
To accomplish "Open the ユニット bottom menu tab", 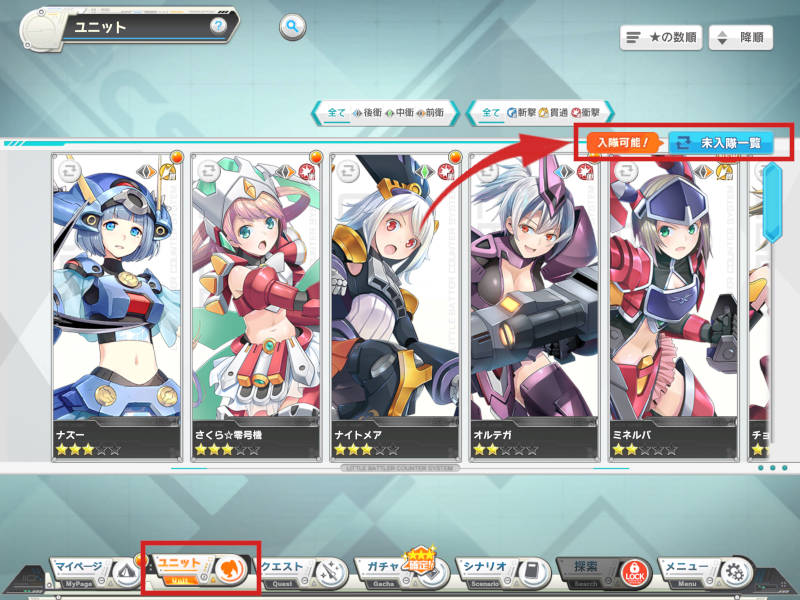I will [200, 569].
